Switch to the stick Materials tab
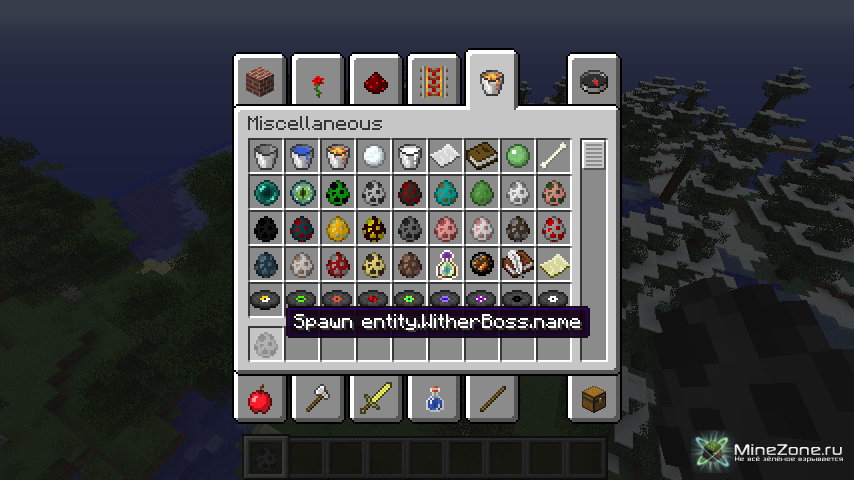 491,400
